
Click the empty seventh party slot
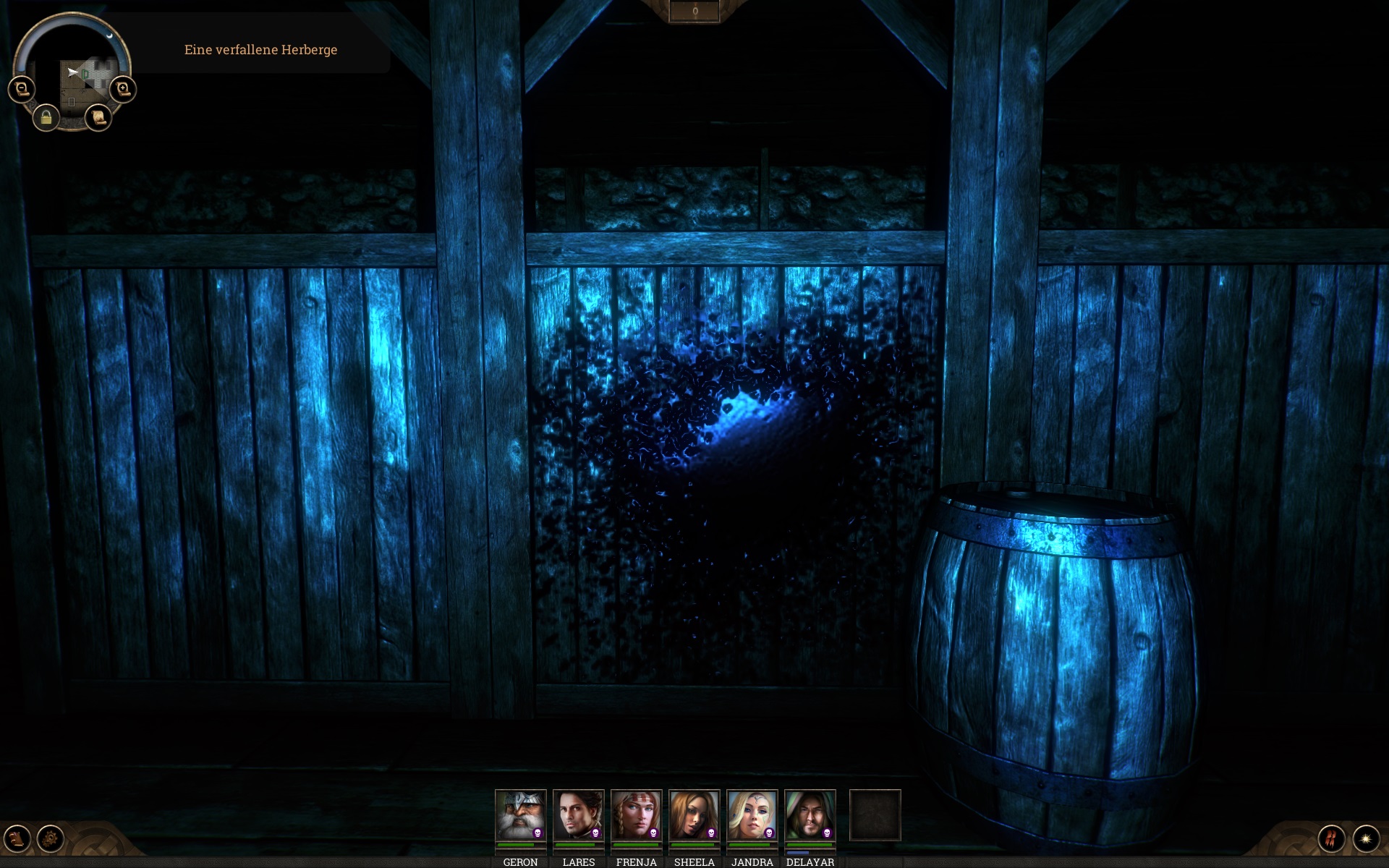click(x=875, y=816)
